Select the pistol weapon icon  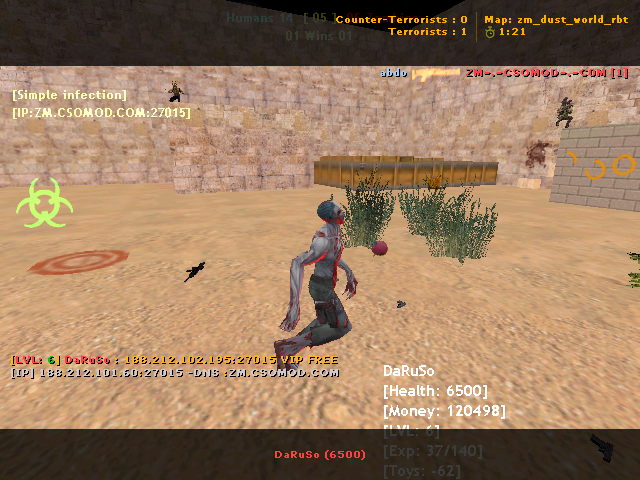click(604, 449)
